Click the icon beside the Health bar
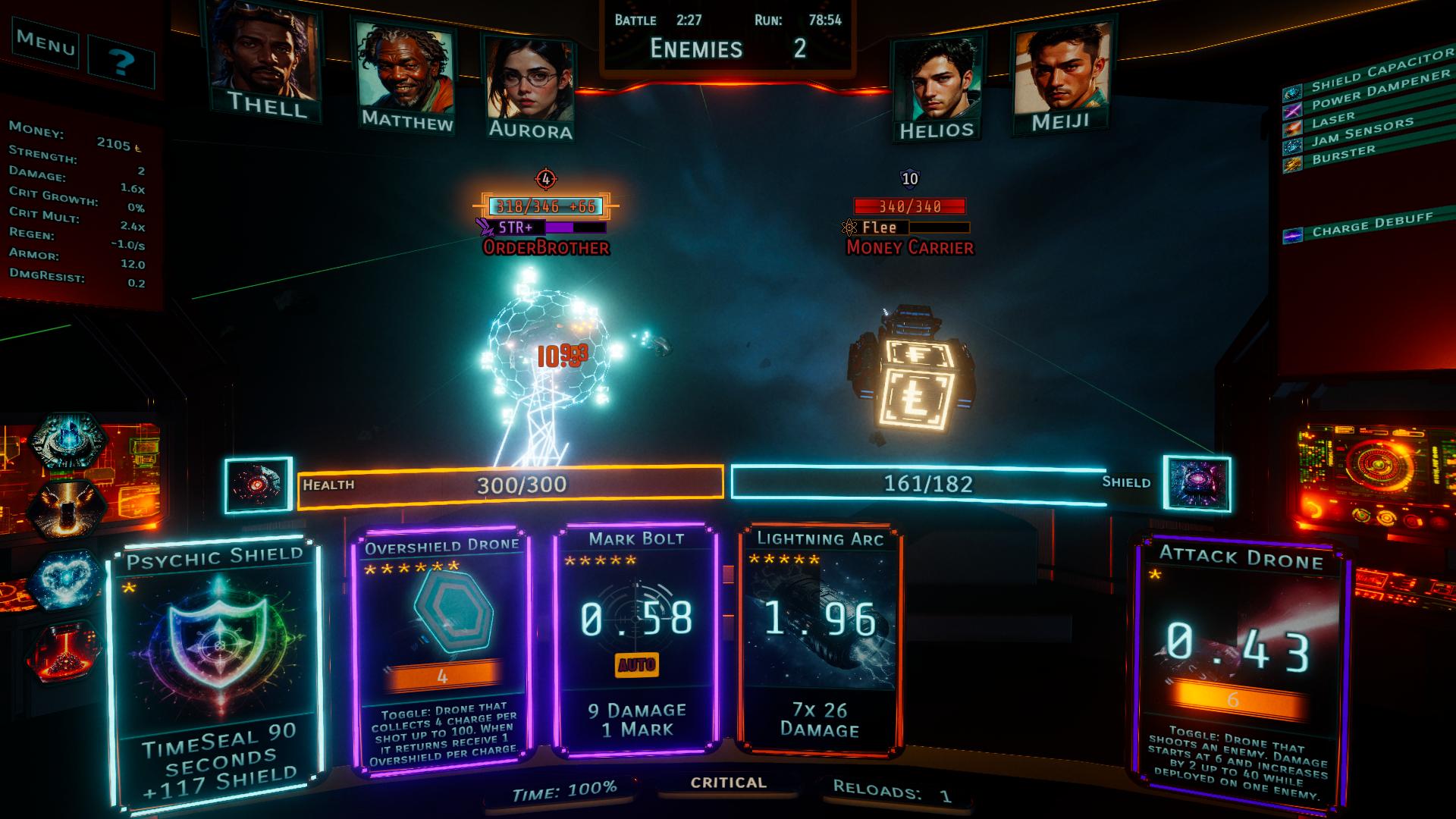The width and height of the screenshot is (1456, 819). click(259, 485)
